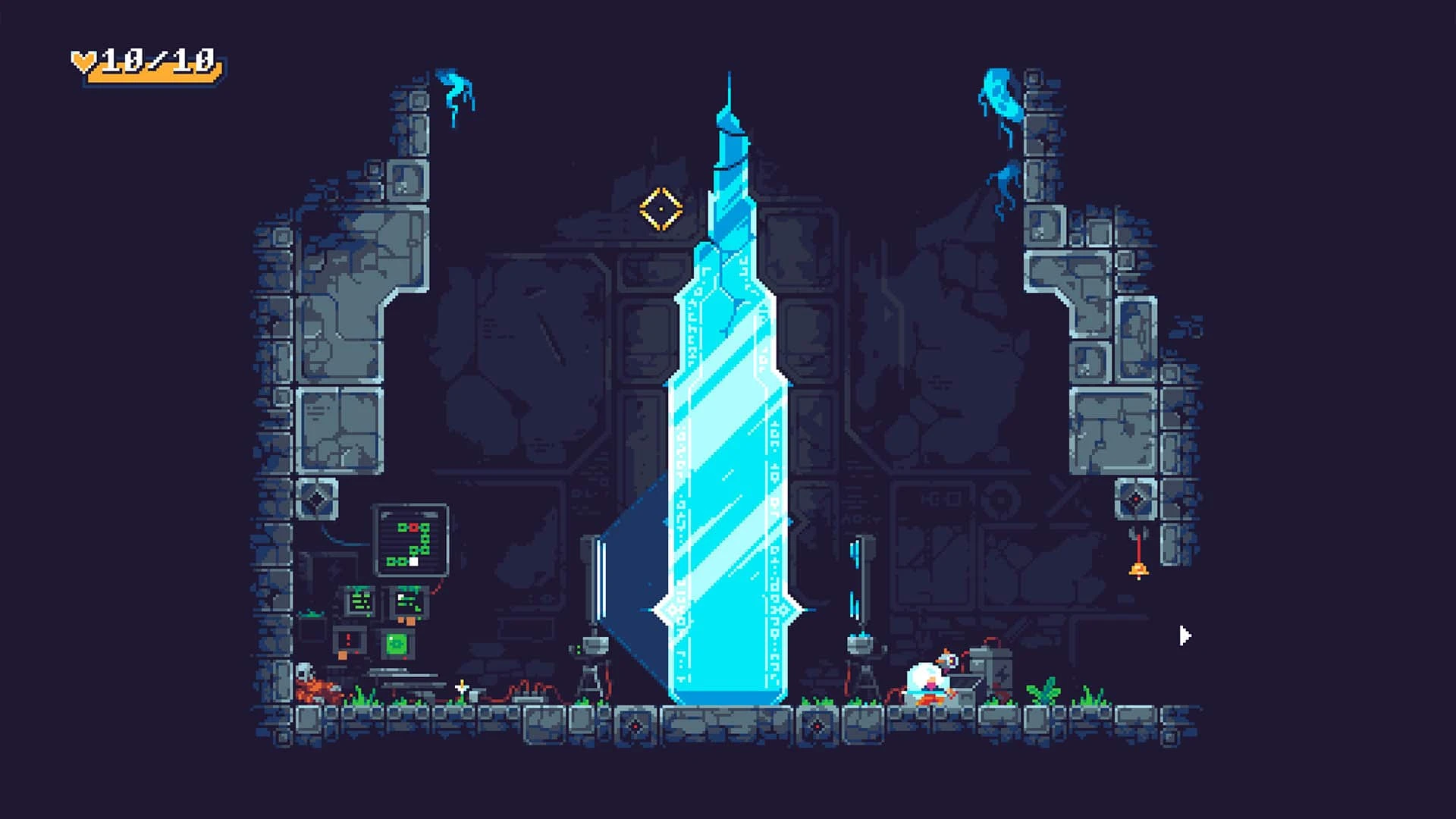Select the green smiley face monitor
1456x819 pixels.
[395, 643]
